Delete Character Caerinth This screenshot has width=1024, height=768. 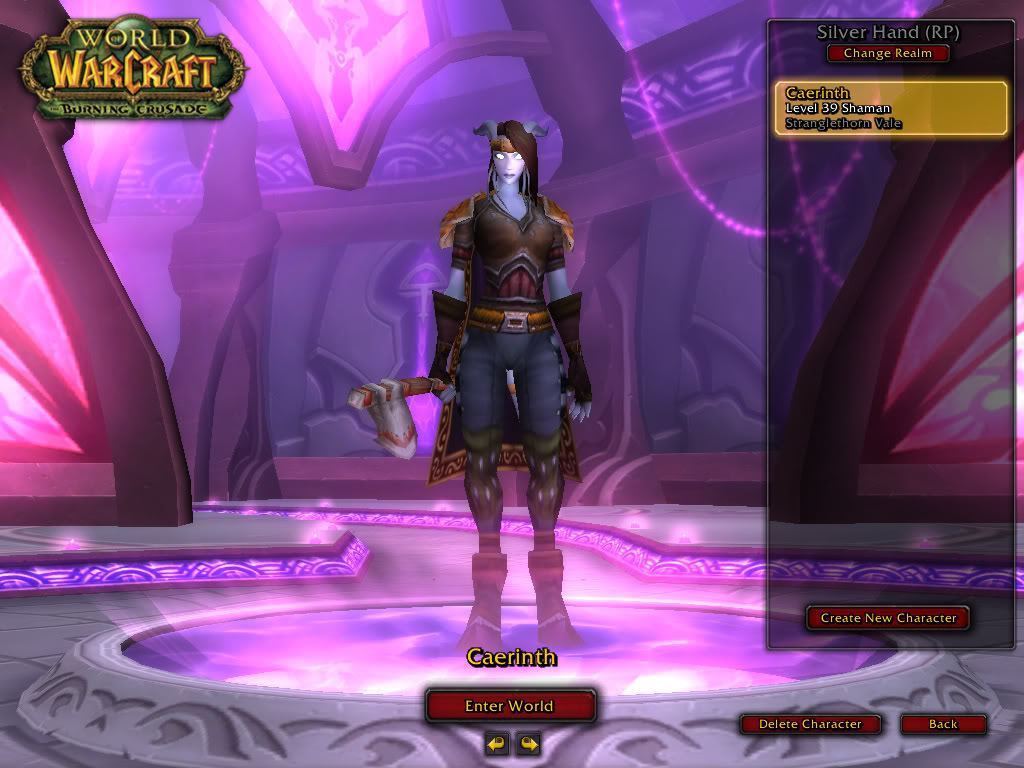pos(810,724)
